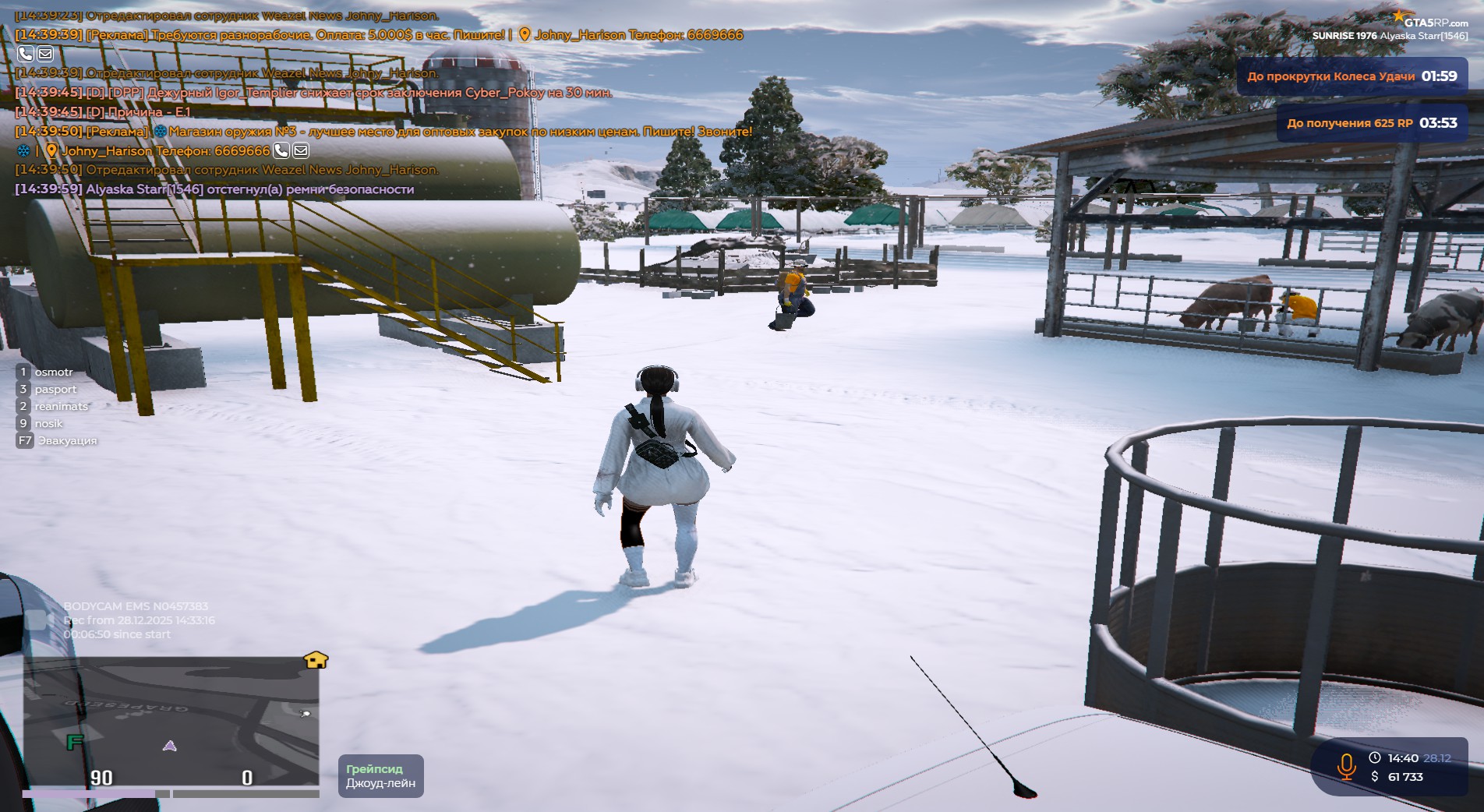The width and height of the screenshot is (1484, 812).
Task: Select the location pin in the weapon shop ad
Action: click(x=51, y=150)
